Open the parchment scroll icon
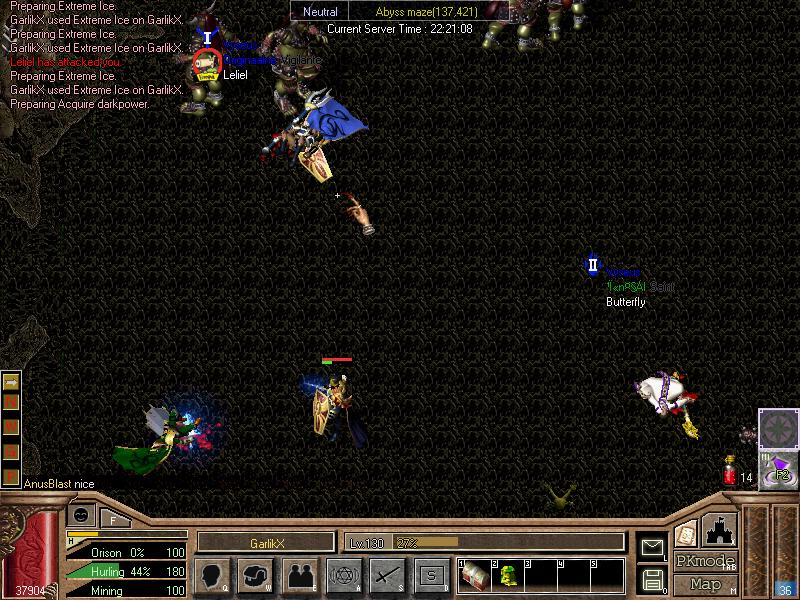800x600 pixels. (x=685, y=534)
